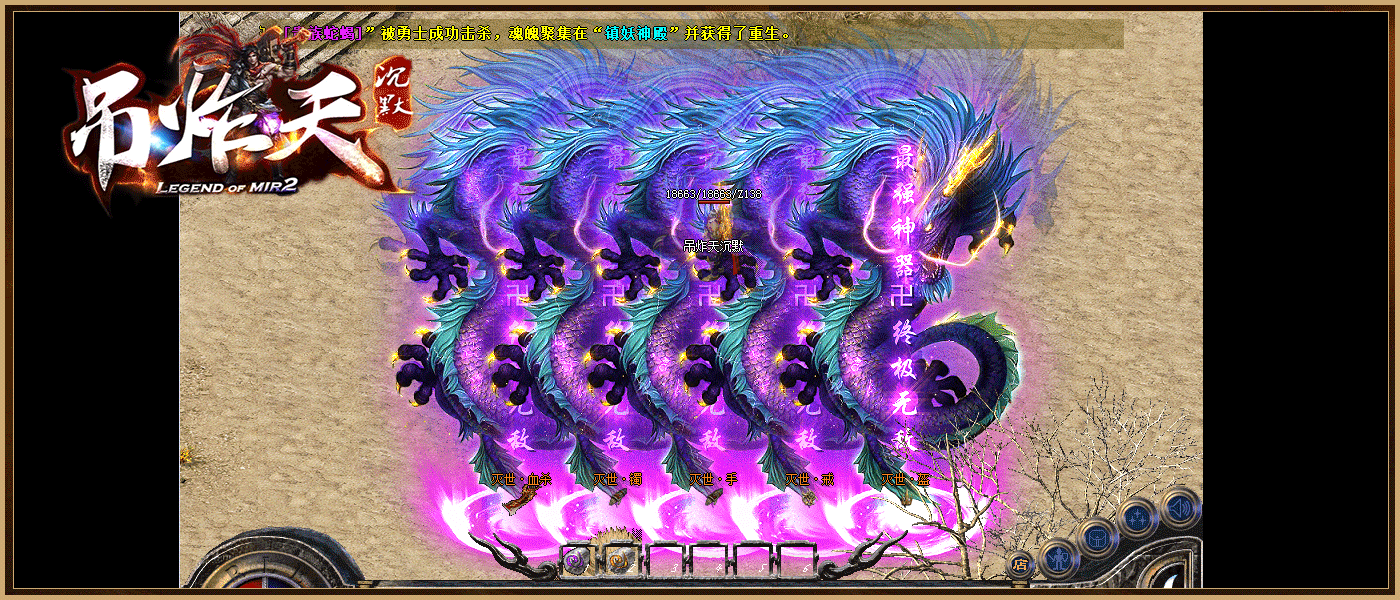
Task: Use the purple swirl stone in belt slot 1
Action: point(577,560)
